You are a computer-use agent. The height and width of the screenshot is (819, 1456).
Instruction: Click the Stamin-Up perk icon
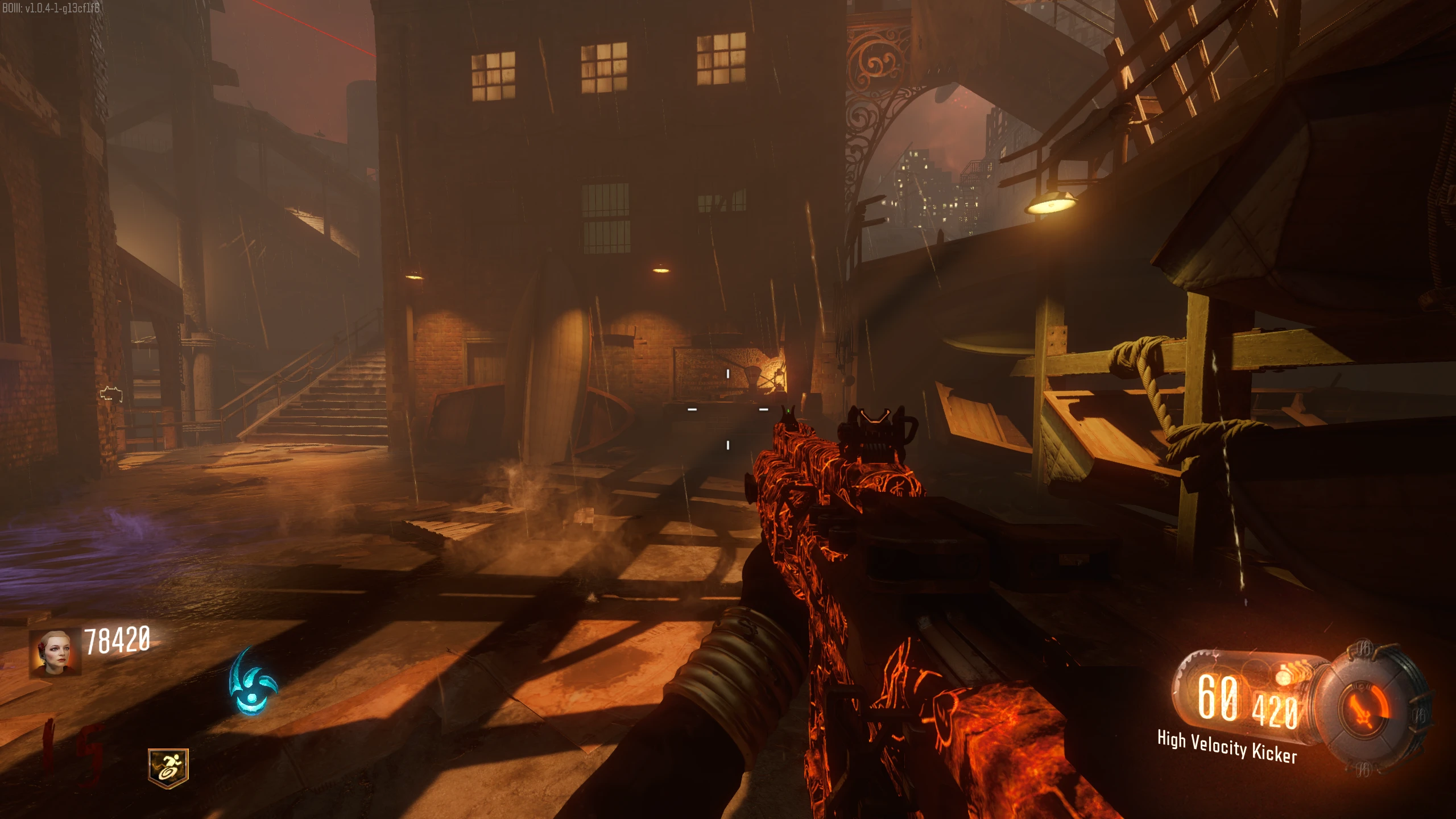168,768
